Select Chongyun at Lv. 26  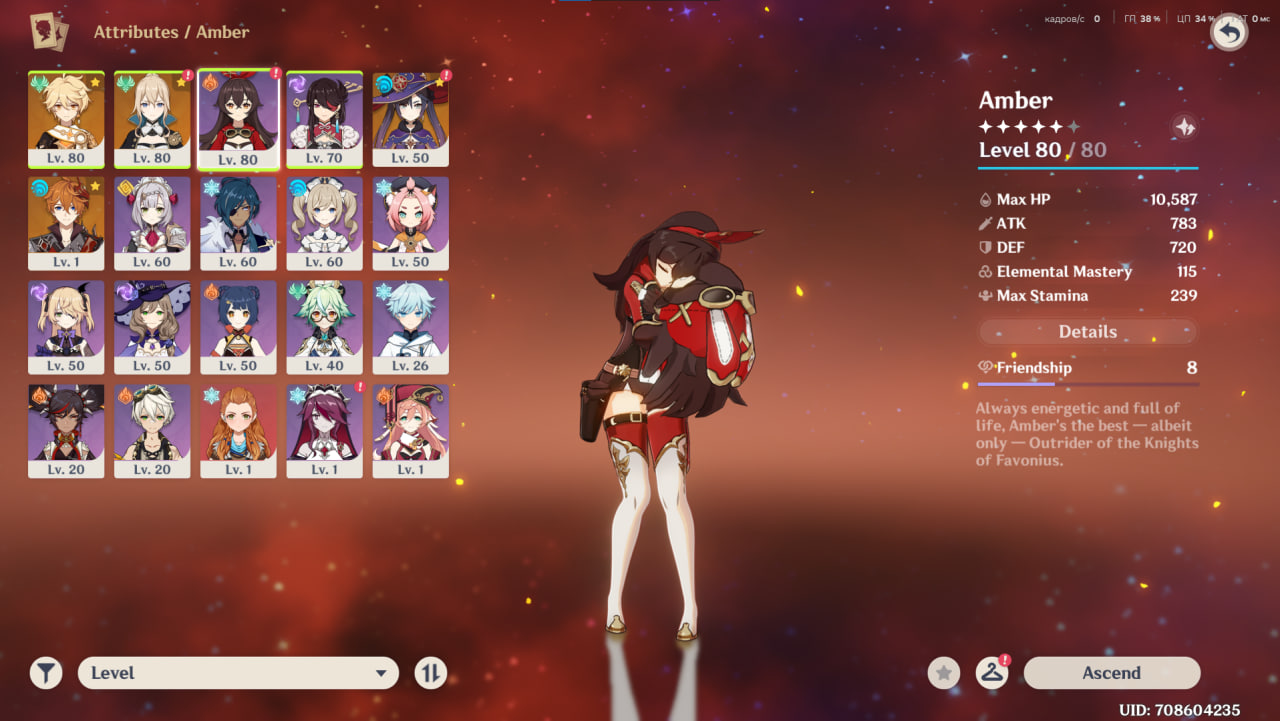coord(410,327)
